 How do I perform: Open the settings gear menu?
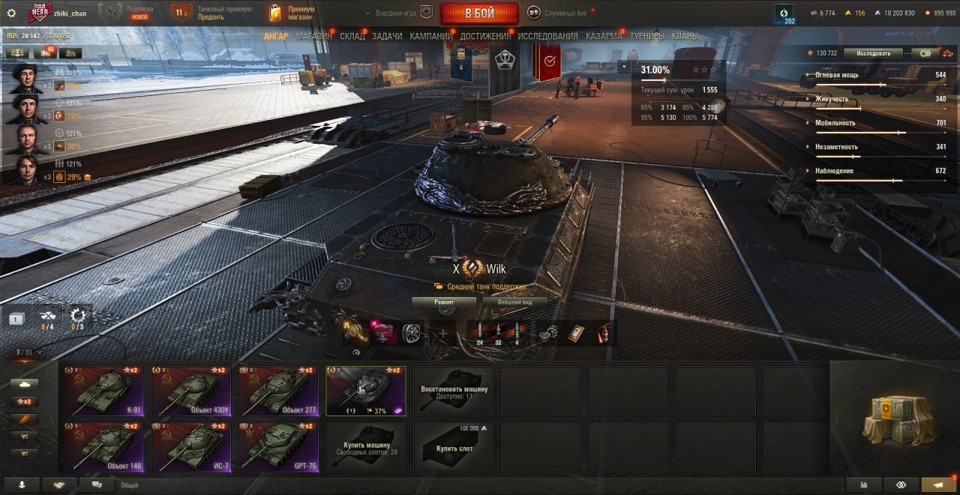[x=11, y=13]
